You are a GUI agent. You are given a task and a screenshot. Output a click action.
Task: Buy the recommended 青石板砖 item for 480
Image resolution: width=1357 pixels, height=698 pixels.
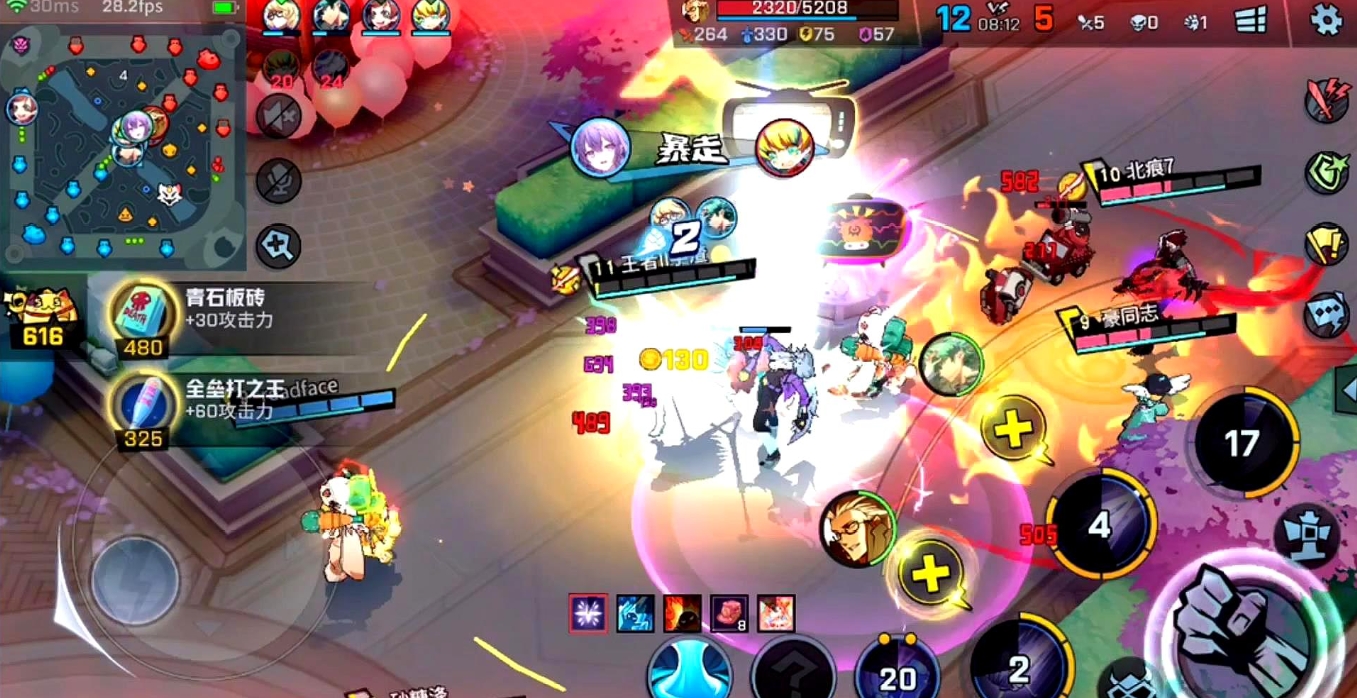pos(144,316)
